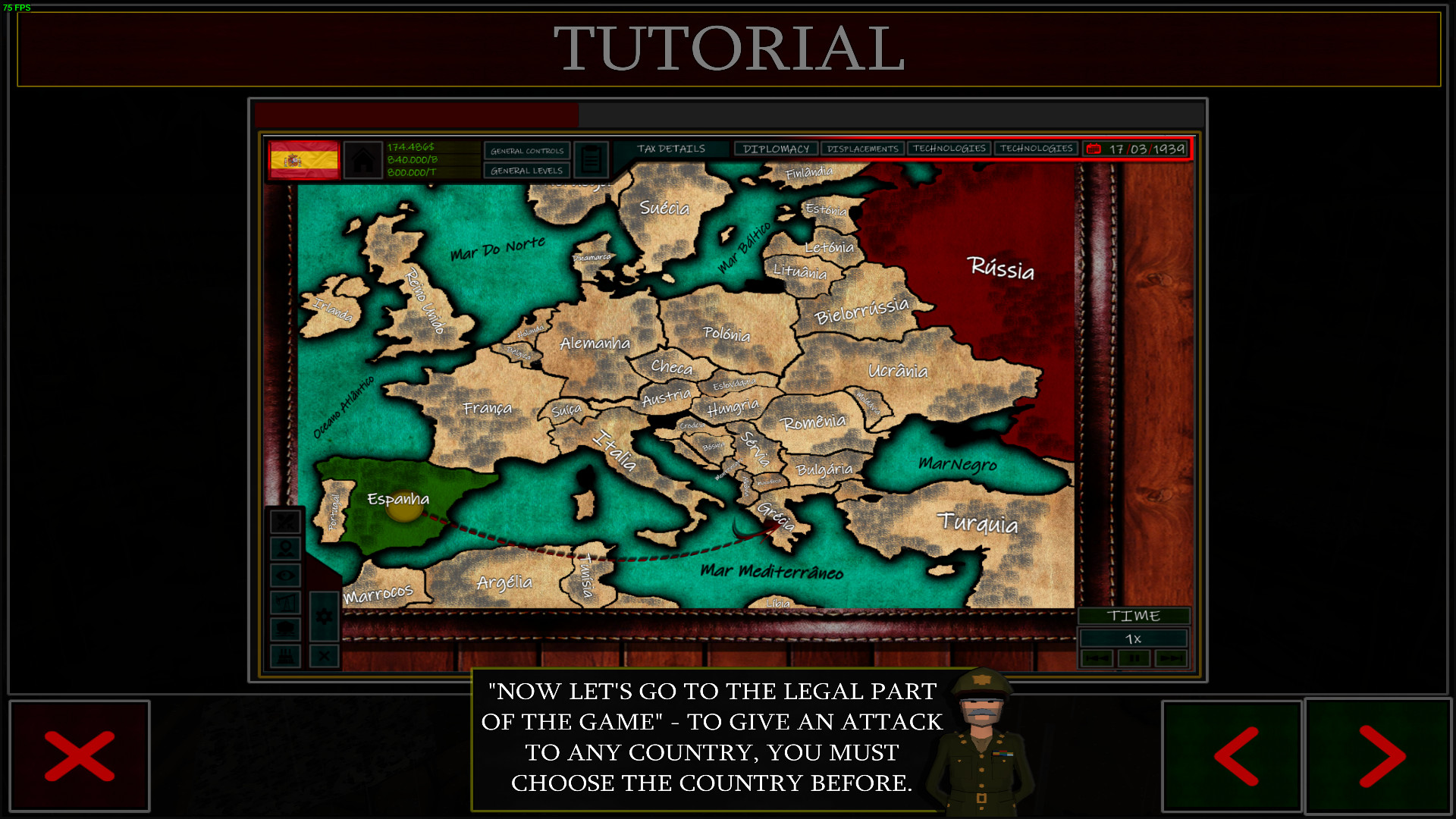Toggle the X button below the gear icon
Screen dimensions: 1456x819
[x=324, y=655]
